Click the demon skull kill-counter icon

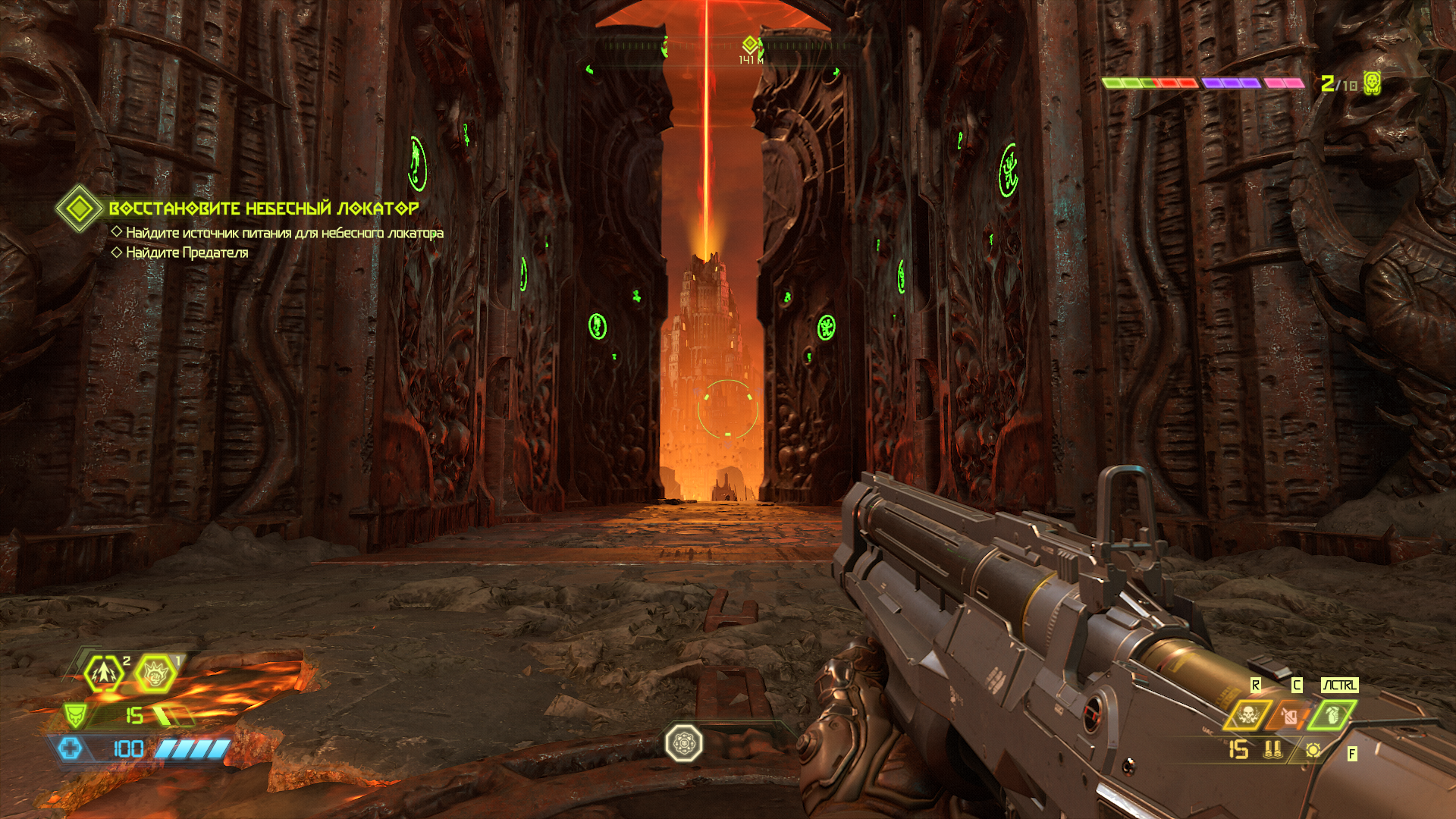tap(1372, 83)
